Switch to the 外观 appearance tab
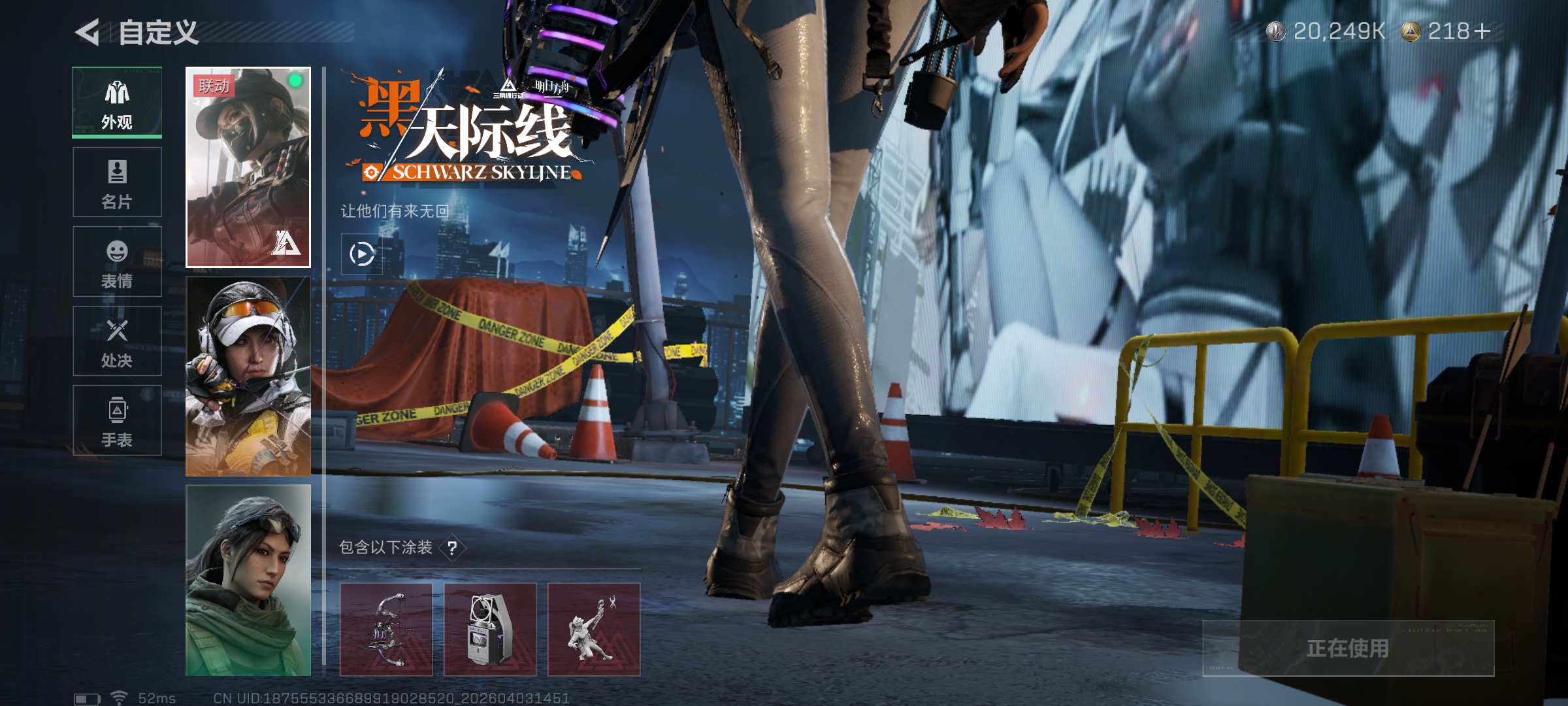Screen dimensions: 1568x706 click(x=117, y=103)
